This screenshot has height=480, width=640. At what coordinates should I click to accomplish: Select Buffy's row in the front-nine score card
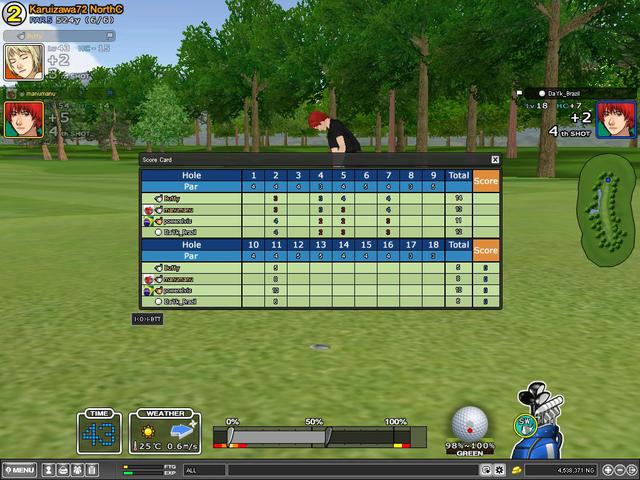tap(190, 198)
